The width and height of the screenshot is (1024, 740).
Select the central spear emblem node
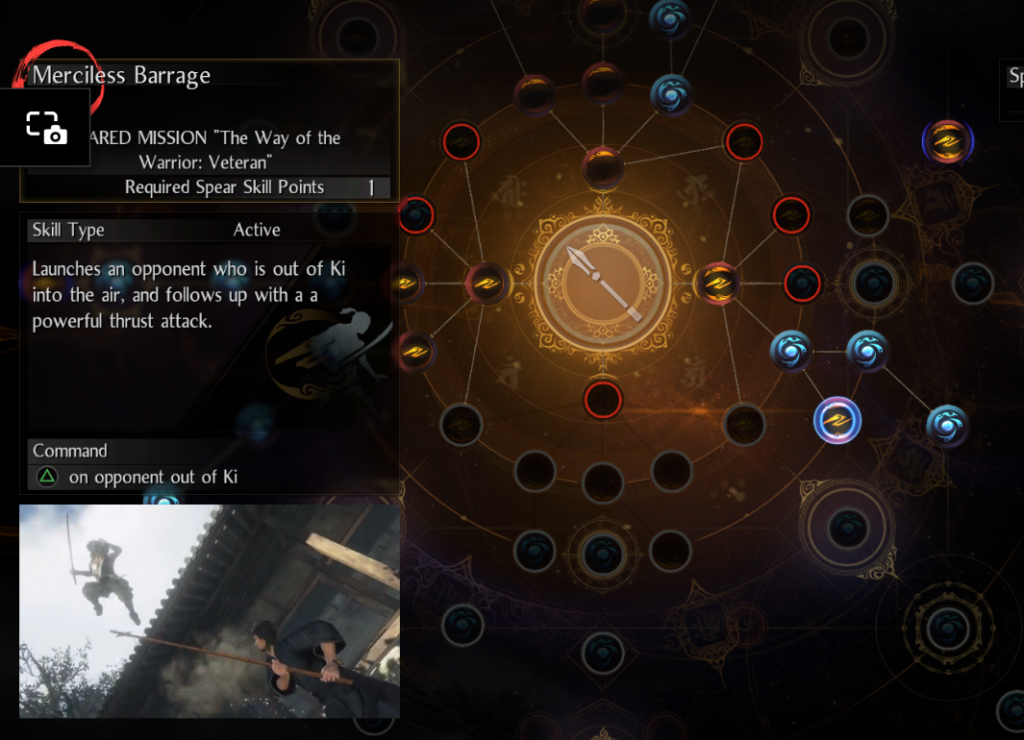point(603,284)
